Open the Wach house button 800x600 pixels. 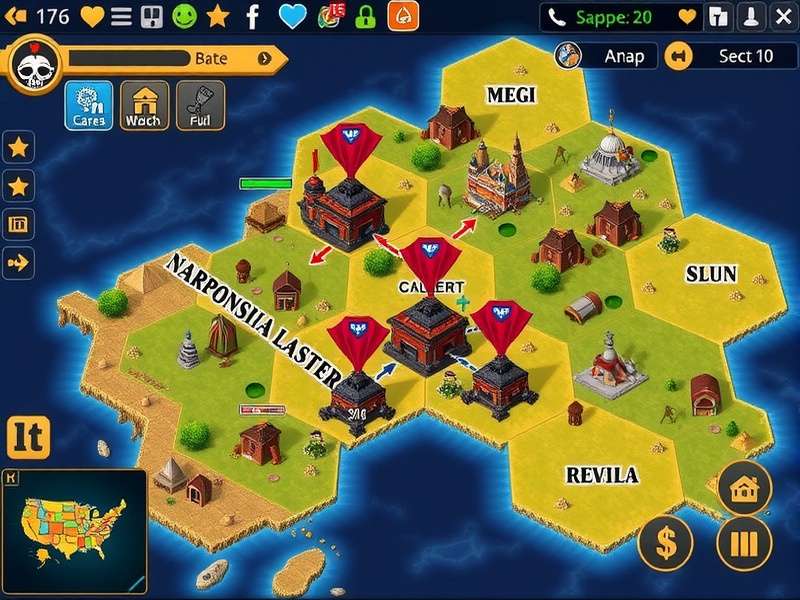pyautogui.click(x=144, y=106)
